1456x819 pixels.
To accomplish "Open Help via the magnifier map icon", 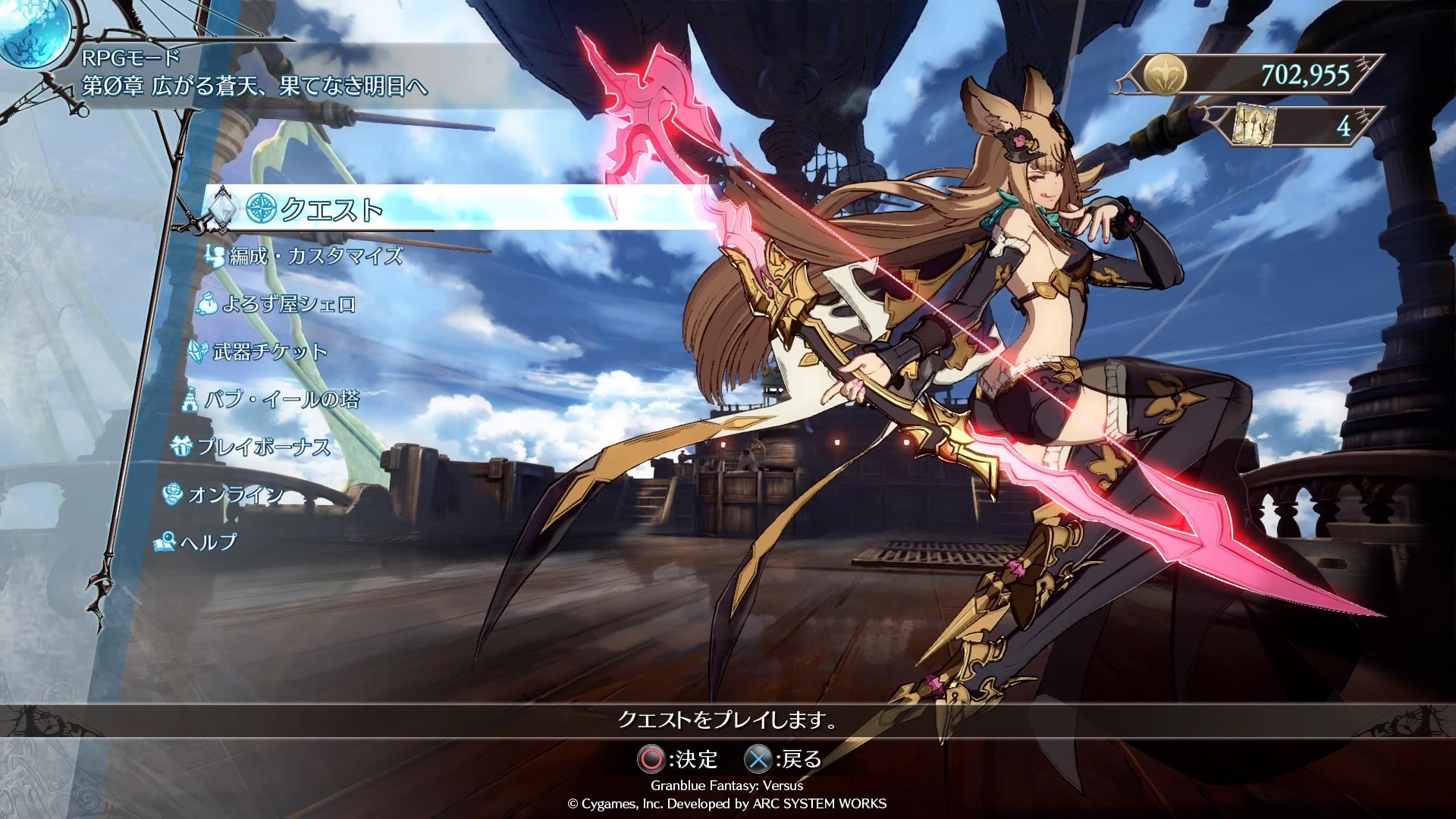I will 164,542.
